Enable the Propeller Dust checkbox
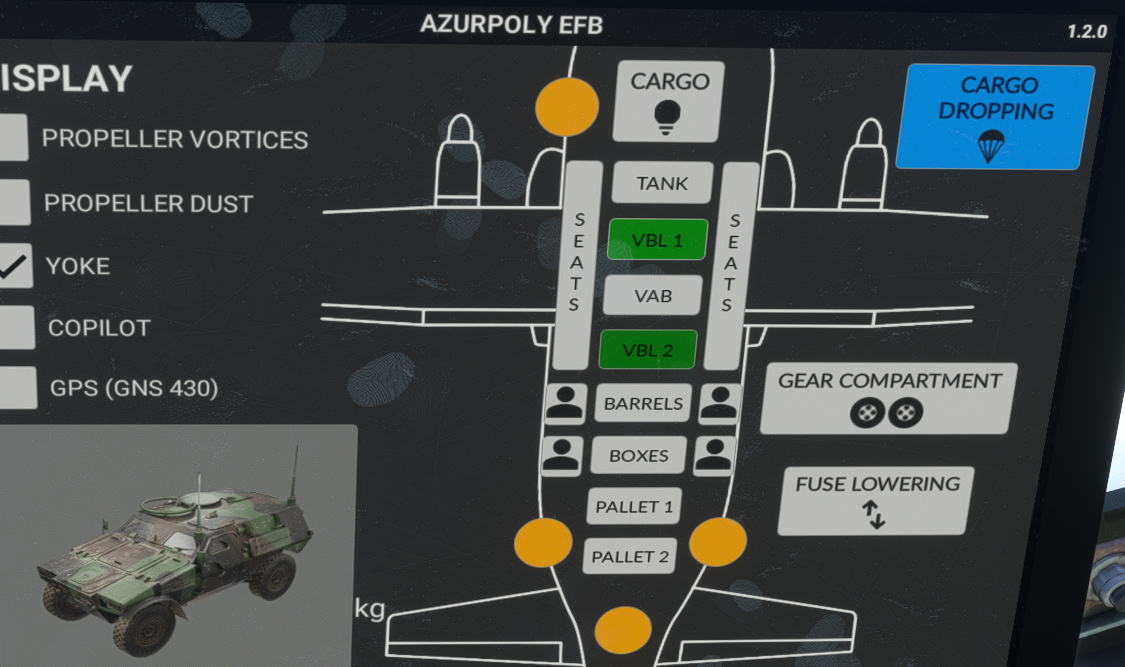The image size is (1125, 667). click(x=13, y=202)
